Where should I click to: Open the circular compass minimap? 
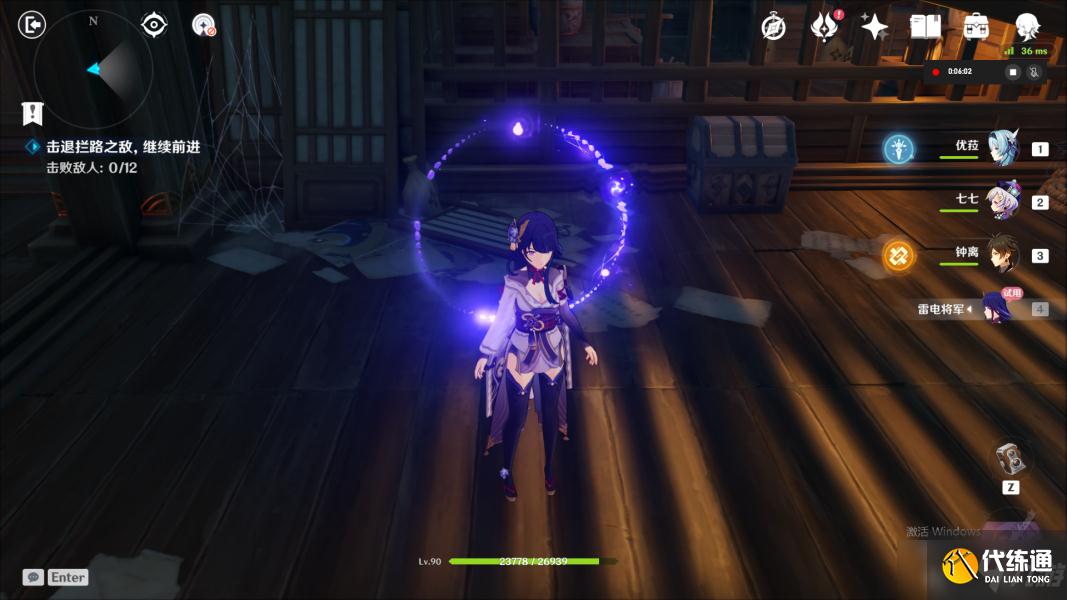[93, 69]
